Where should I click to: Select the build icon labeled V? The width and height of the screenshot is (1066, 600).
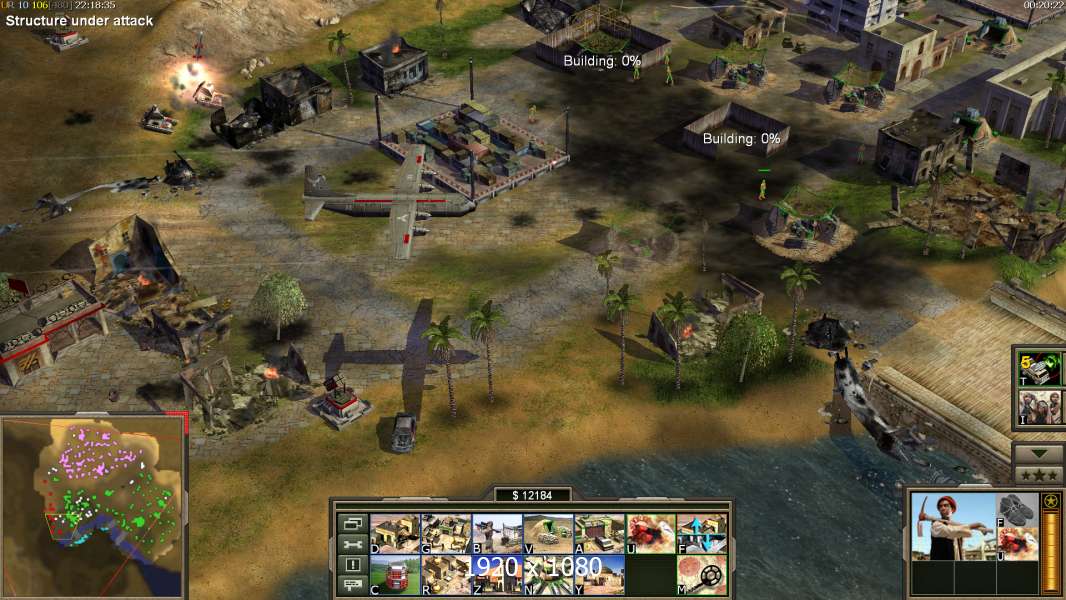tap(548, 534)
